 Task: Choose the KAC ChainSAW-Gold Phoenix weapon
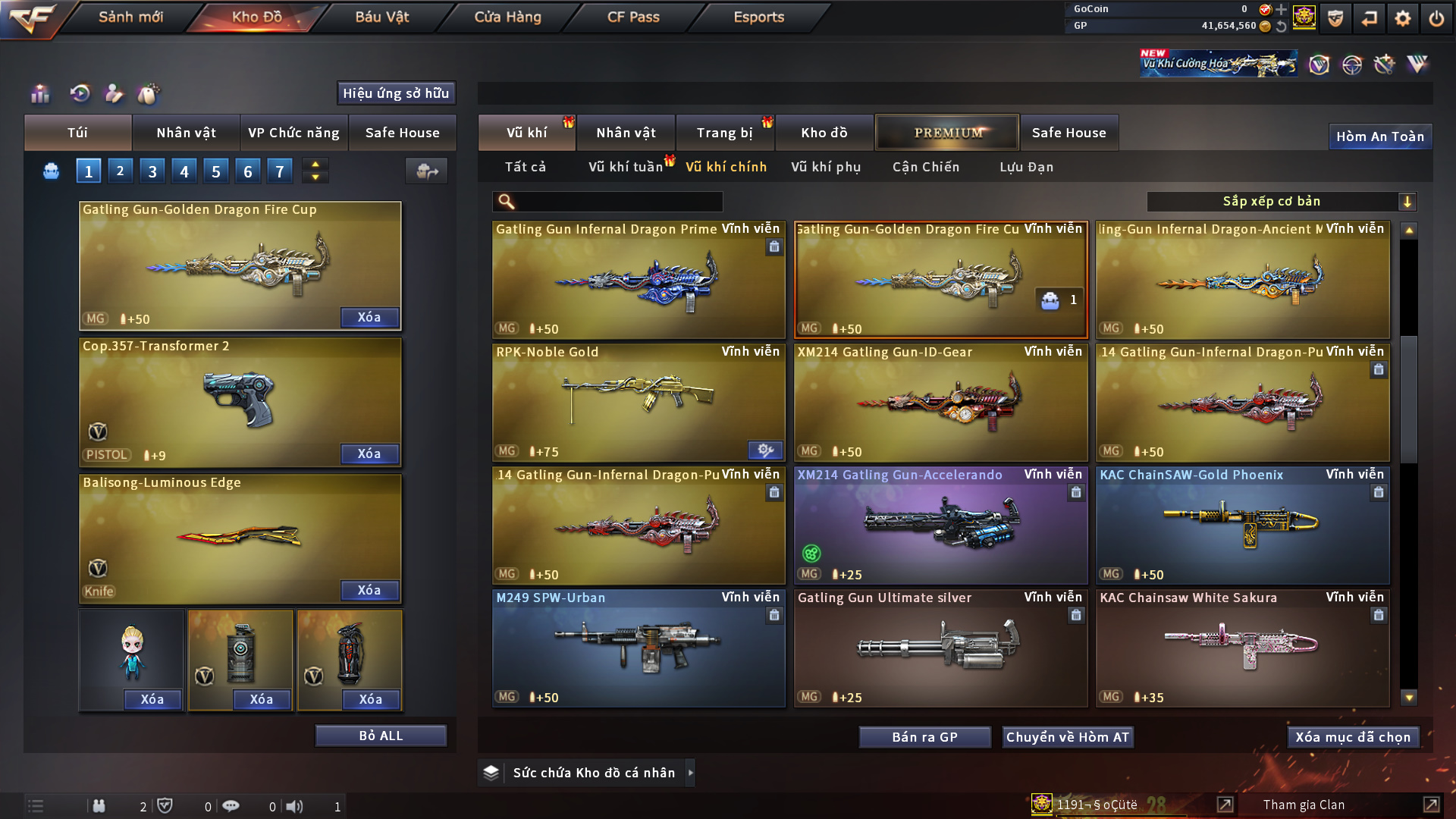click(1242, 525)
